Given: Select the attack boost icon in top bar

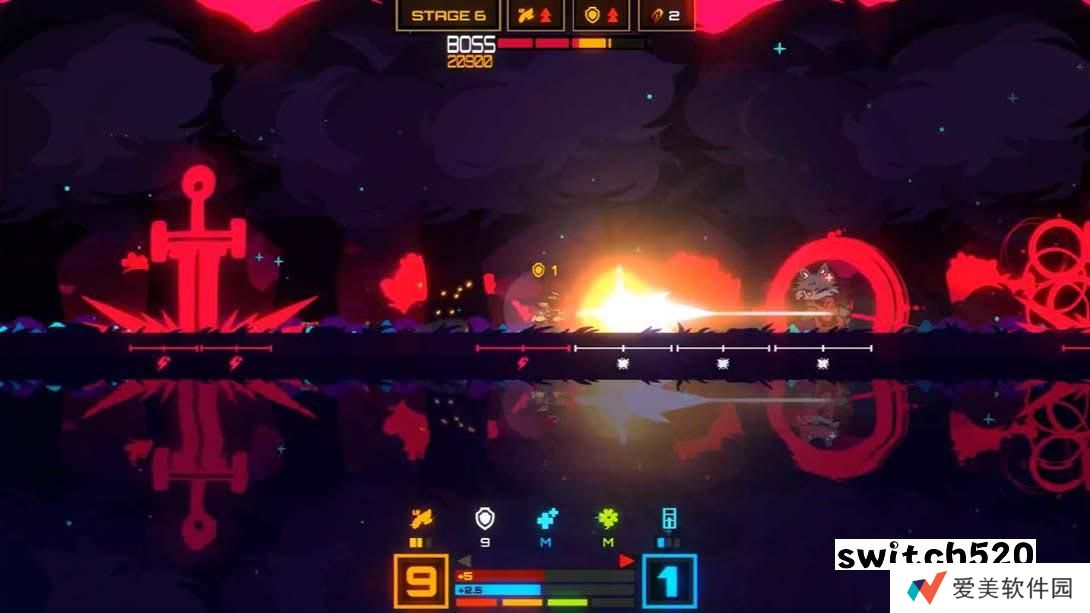Looking at the screenshot, I should [x=537, y=16].
